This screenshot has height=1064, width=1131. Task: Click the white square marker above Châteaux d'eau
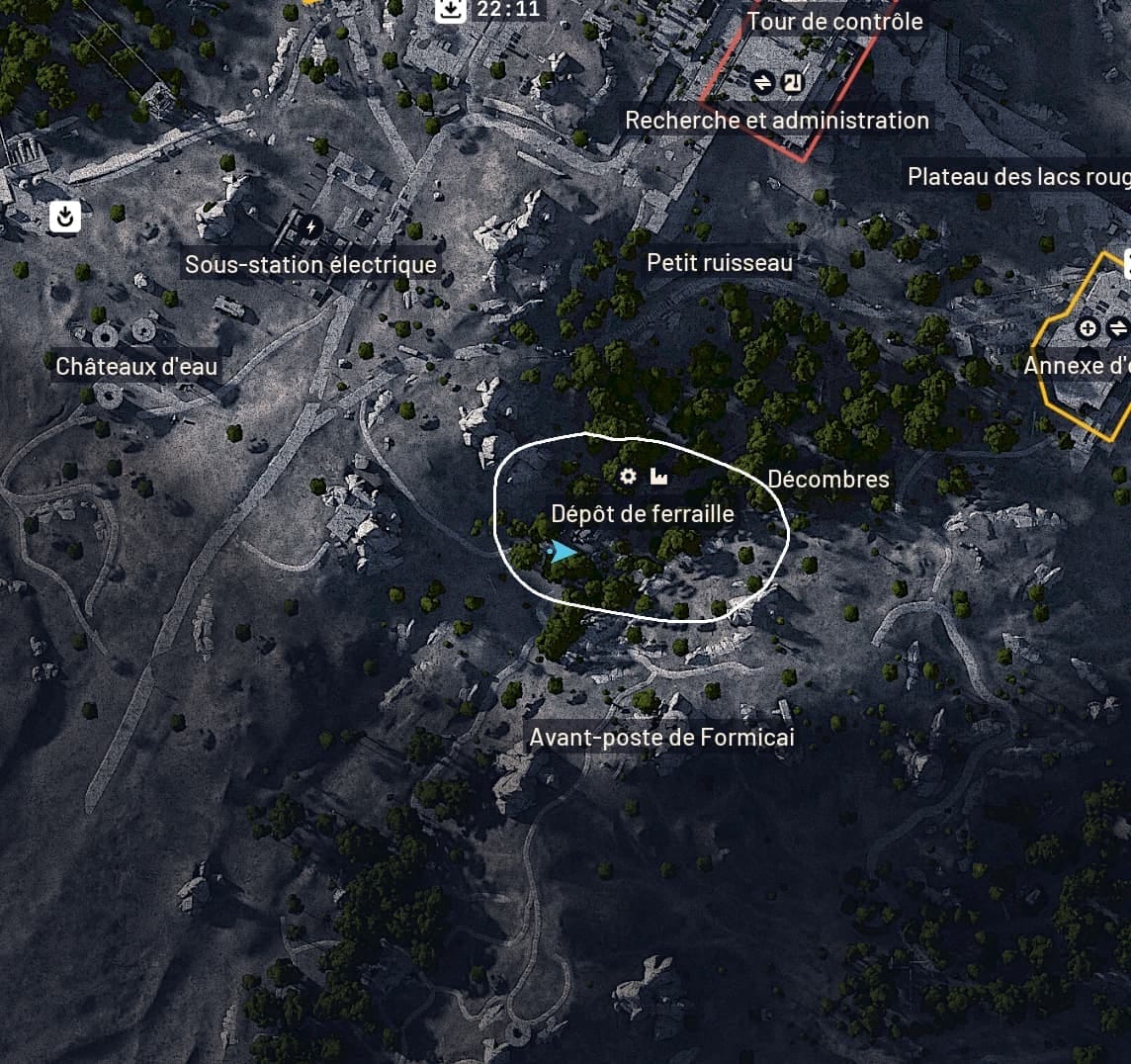click(x=65, y=217)
